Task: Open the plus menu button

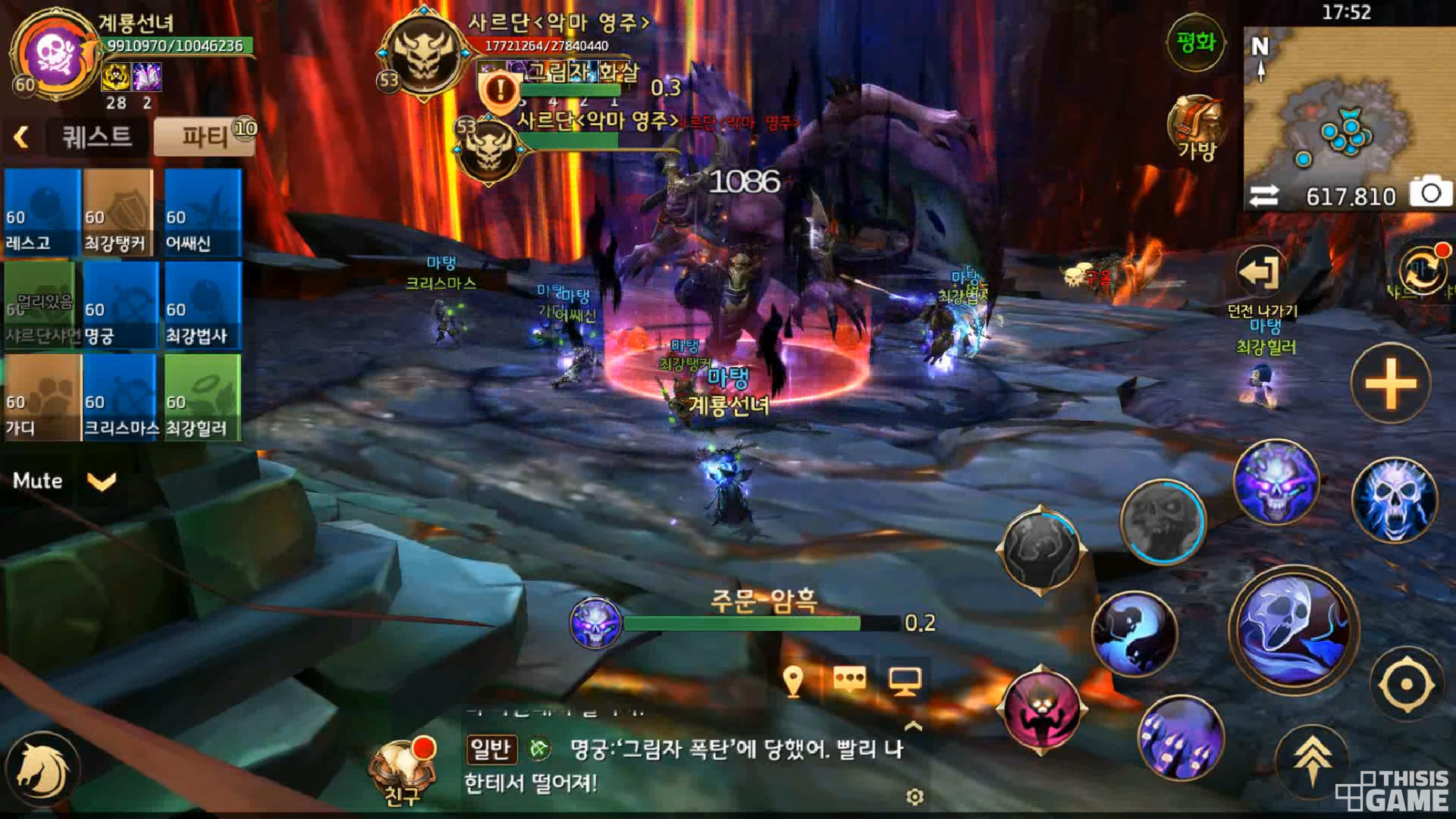Action: click(1390, 383)
